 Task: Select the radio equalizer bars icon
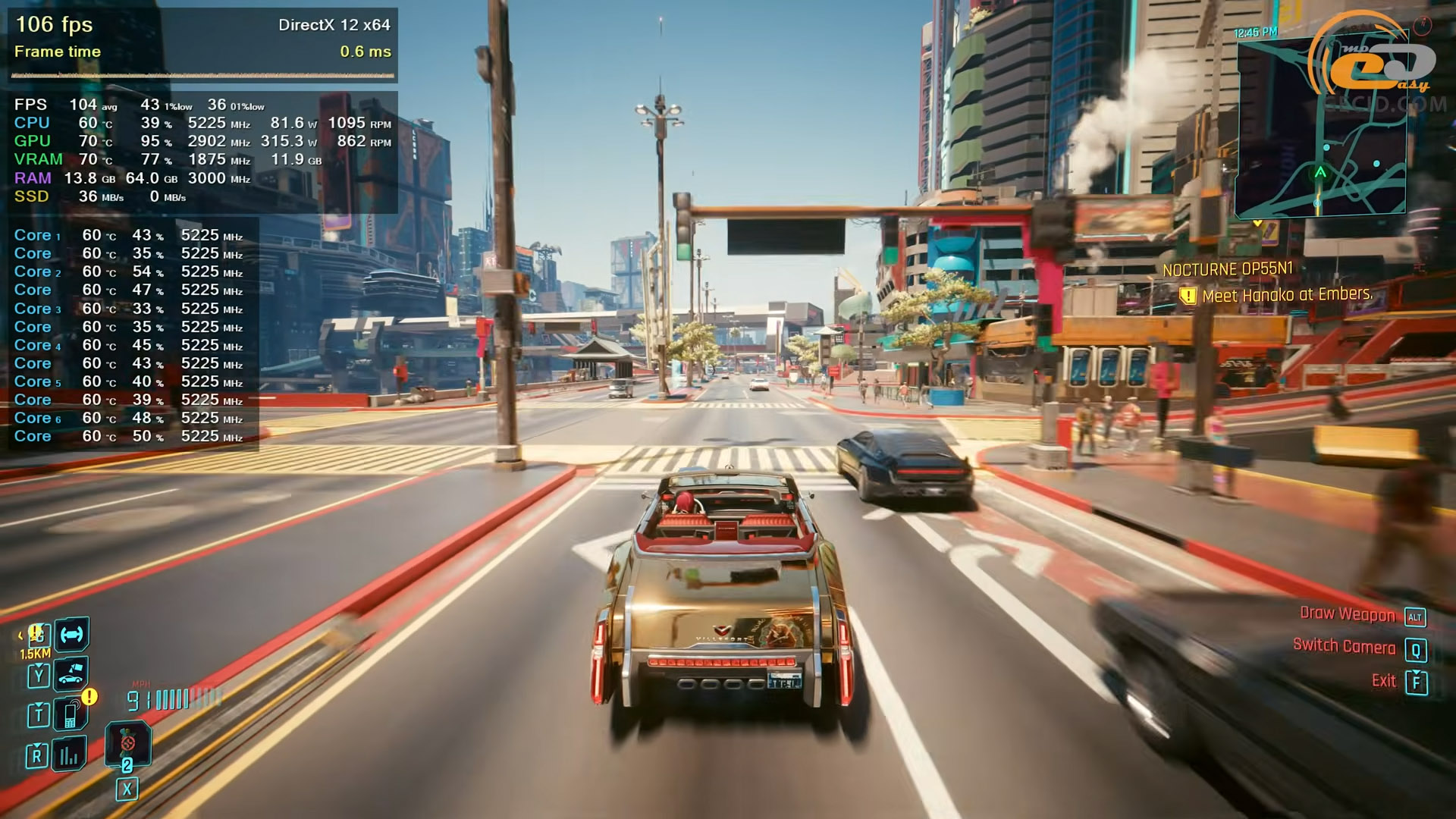[x=69, y=754]
